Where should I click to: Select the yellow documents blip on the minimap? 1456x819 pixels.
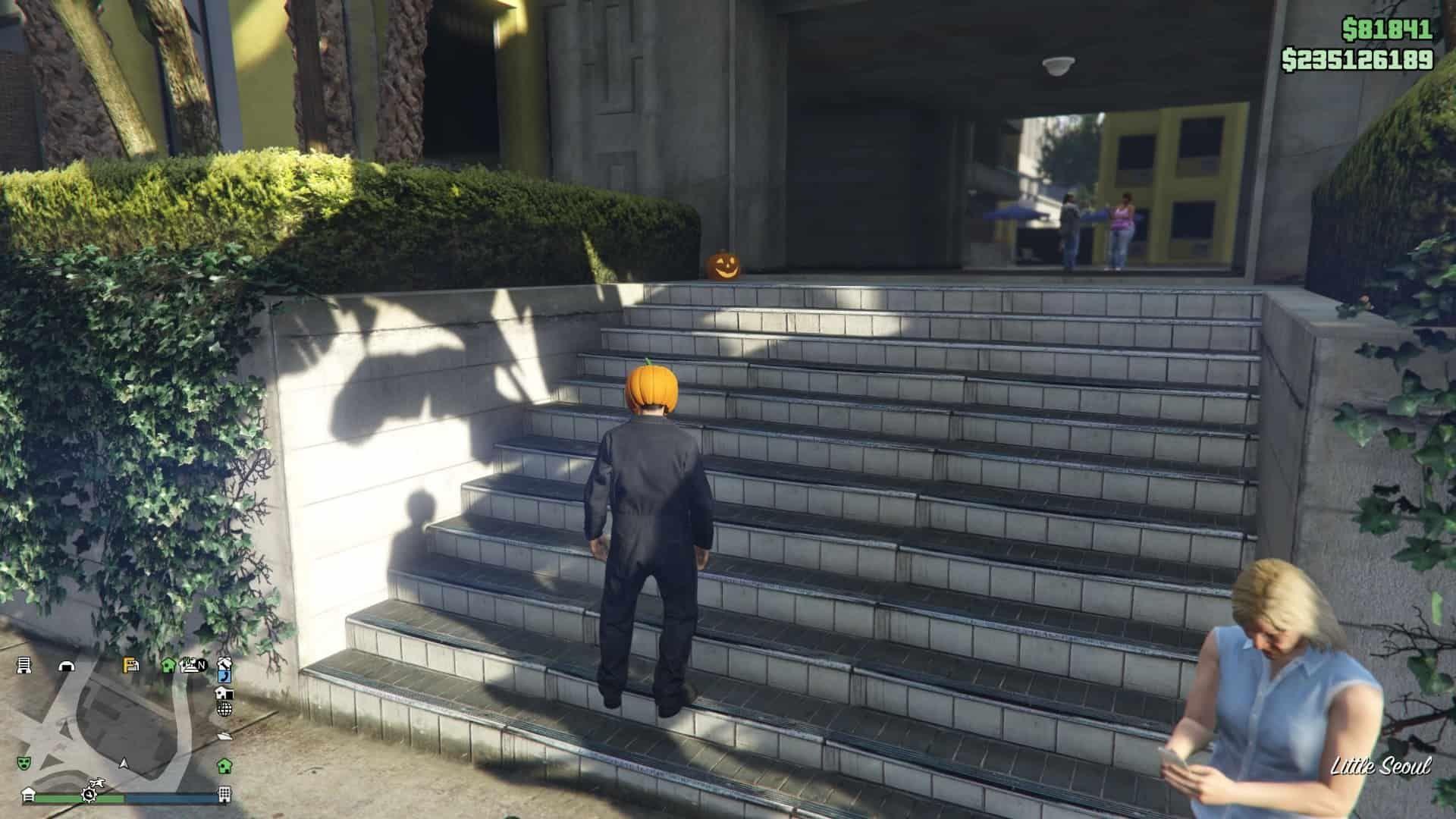pos(130,665)
